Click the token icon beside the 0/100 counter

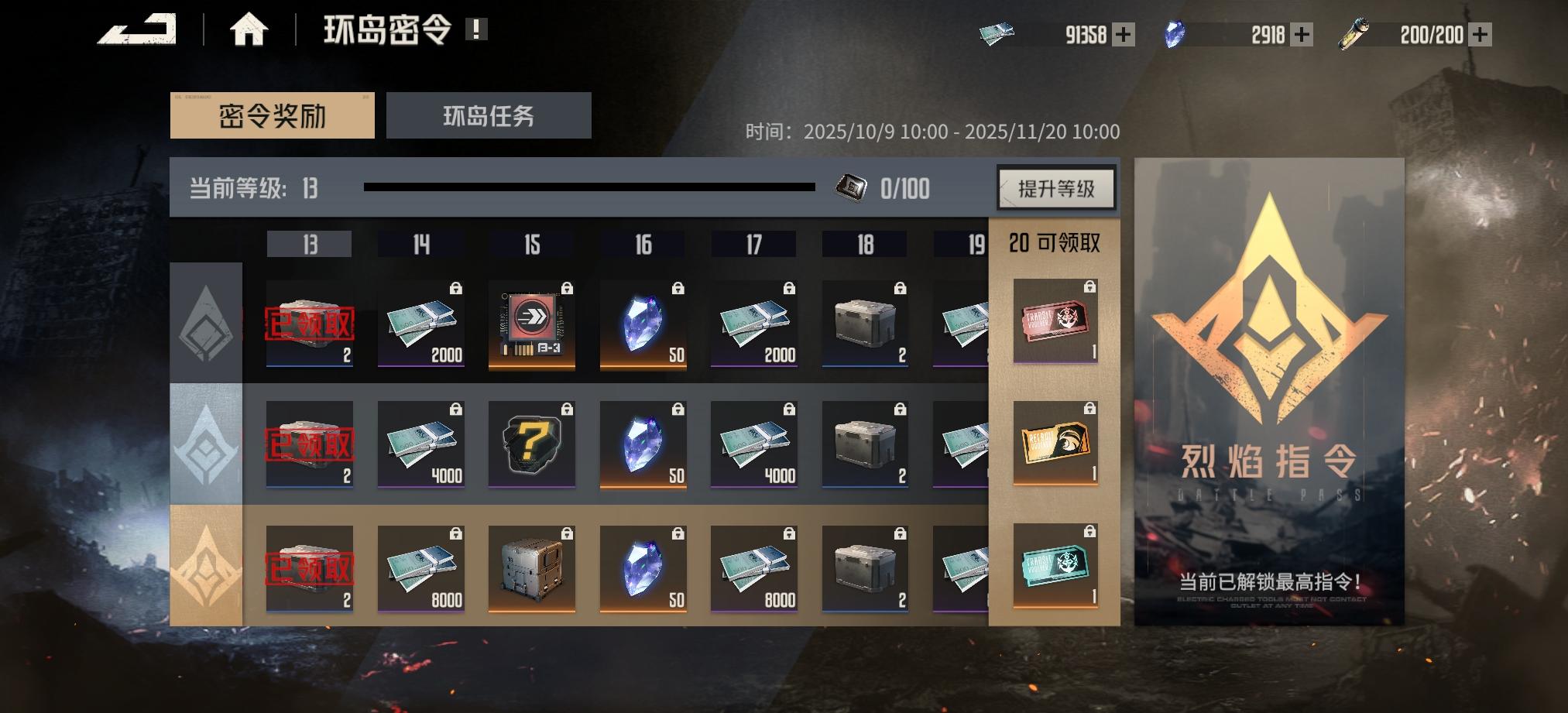[853, 188]
